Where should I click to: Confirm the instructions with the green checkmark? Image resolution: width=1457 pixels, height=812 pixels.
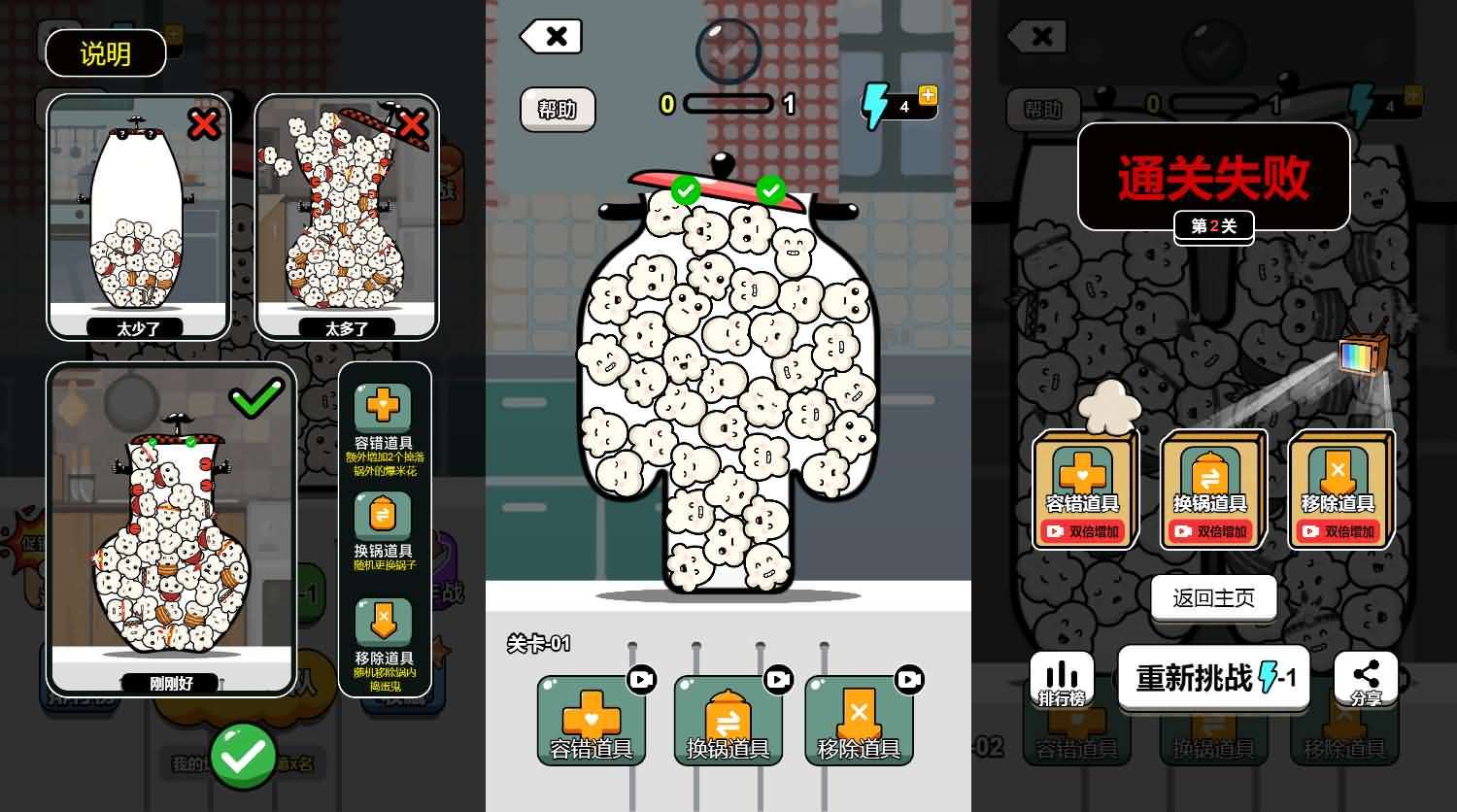[x=245, y=756]
